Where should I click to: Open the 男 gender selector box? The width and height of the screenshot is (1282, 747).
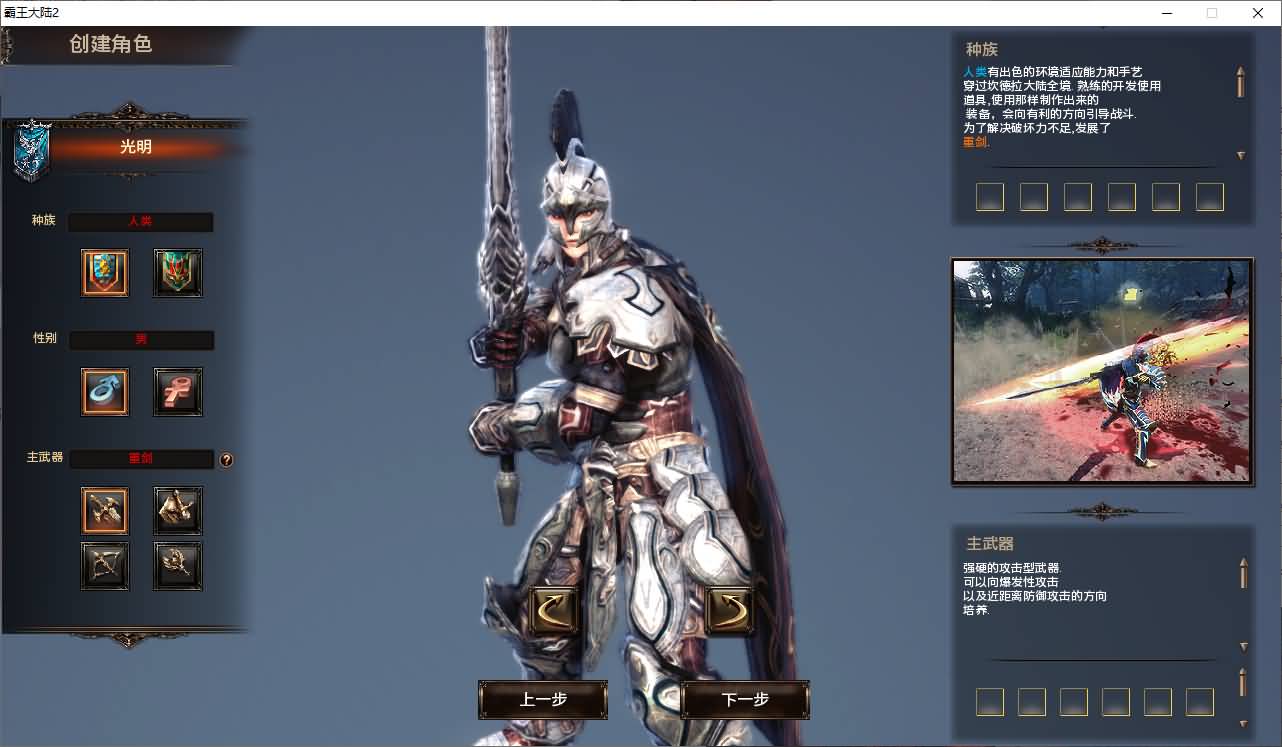140,339
